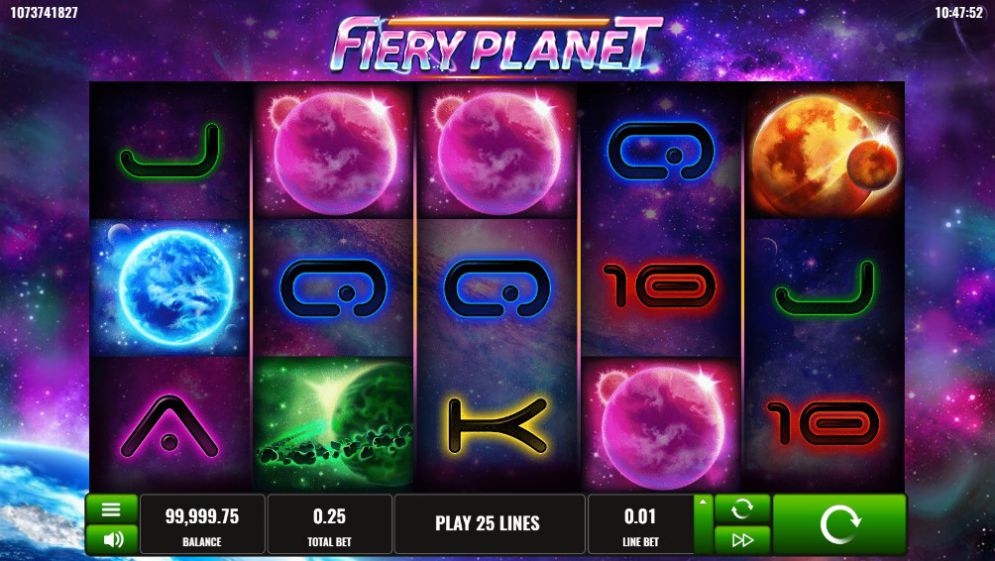Select the Line Bet 0.01 panel
The width and height of the screenshot is (995, 561).
(640, 524)
